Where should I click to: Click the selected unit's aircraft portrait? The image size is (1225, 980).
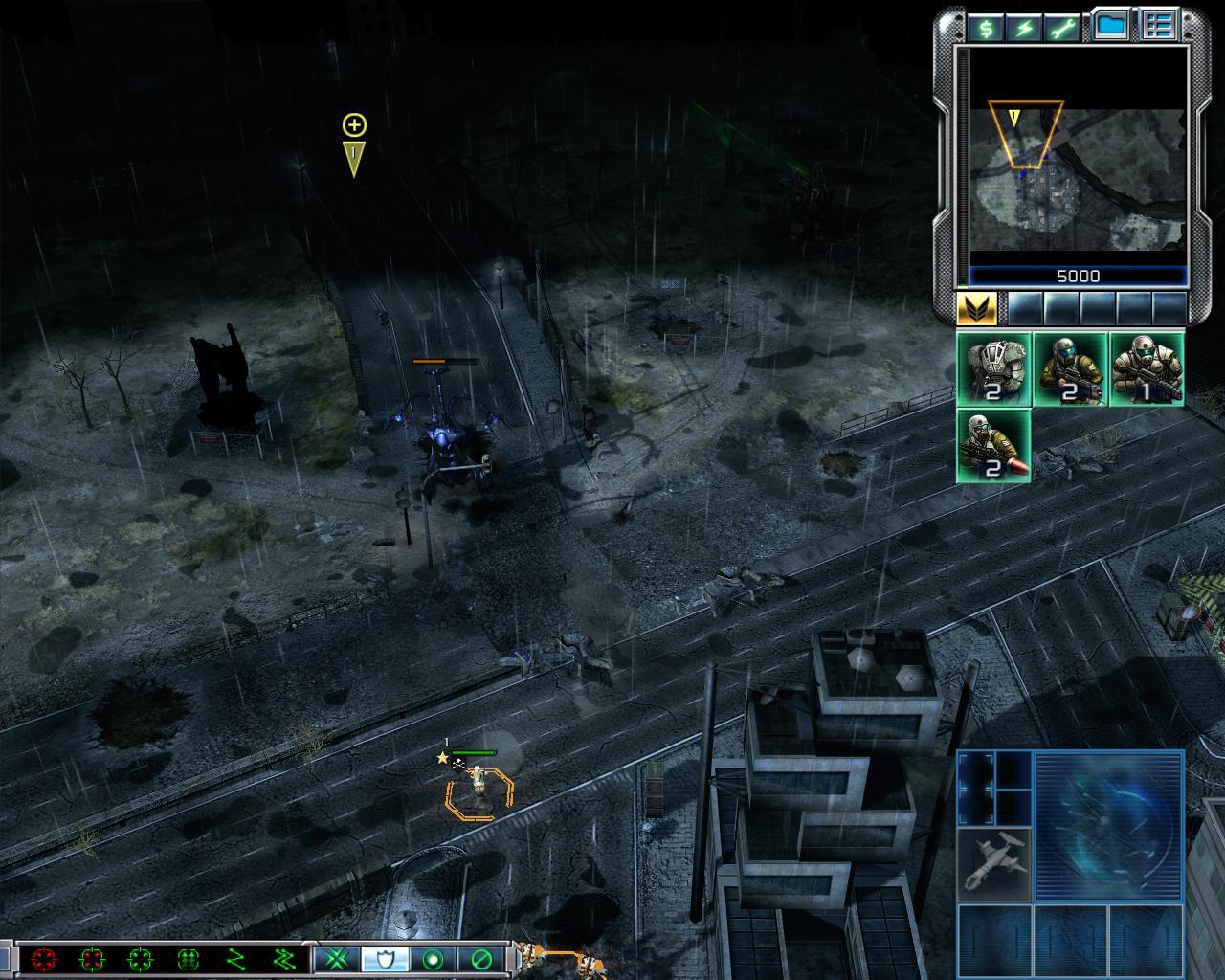pos(994,863)
